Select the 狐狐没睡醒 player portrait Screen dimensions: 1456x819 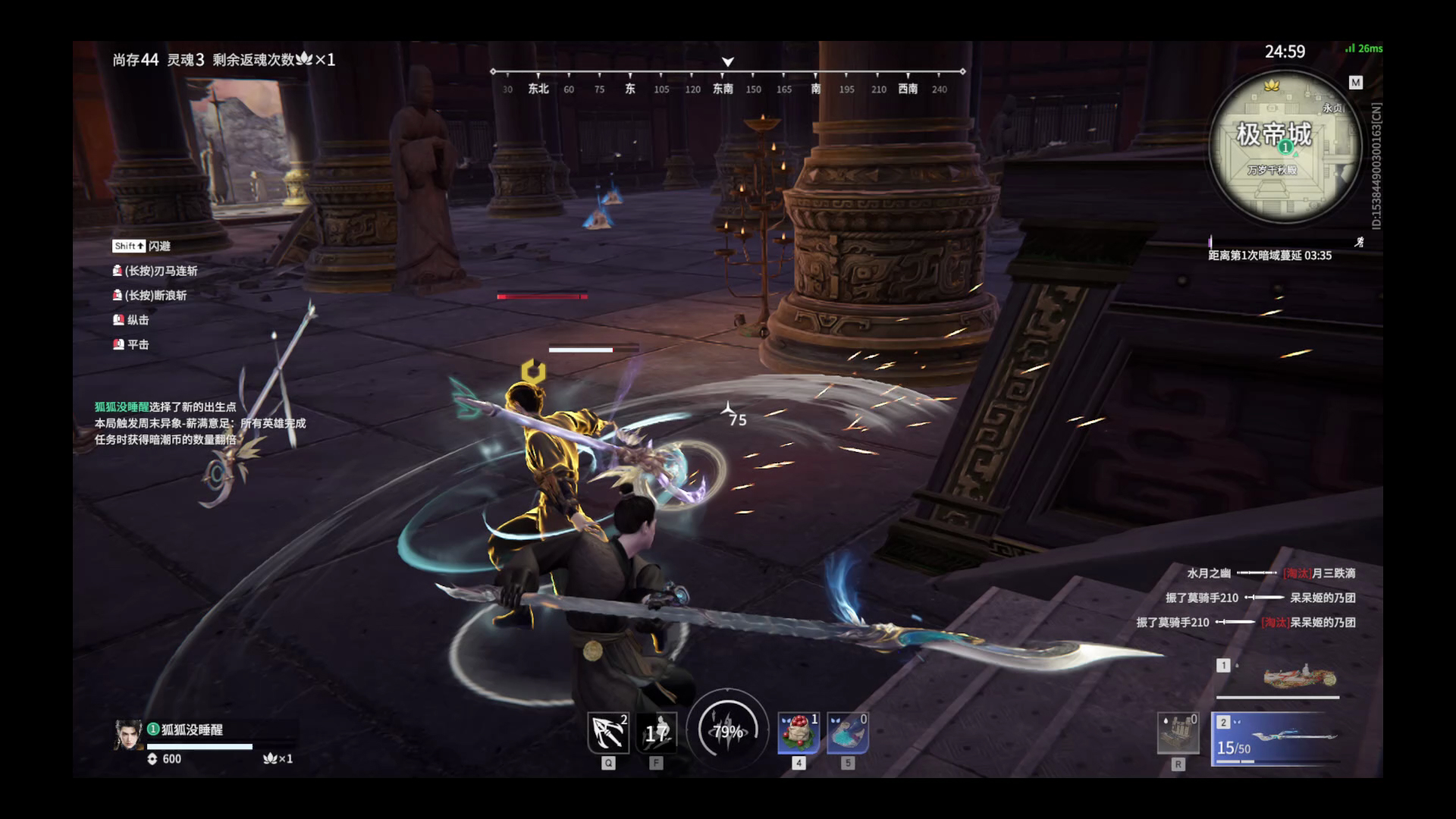click(x=128, y=734)
